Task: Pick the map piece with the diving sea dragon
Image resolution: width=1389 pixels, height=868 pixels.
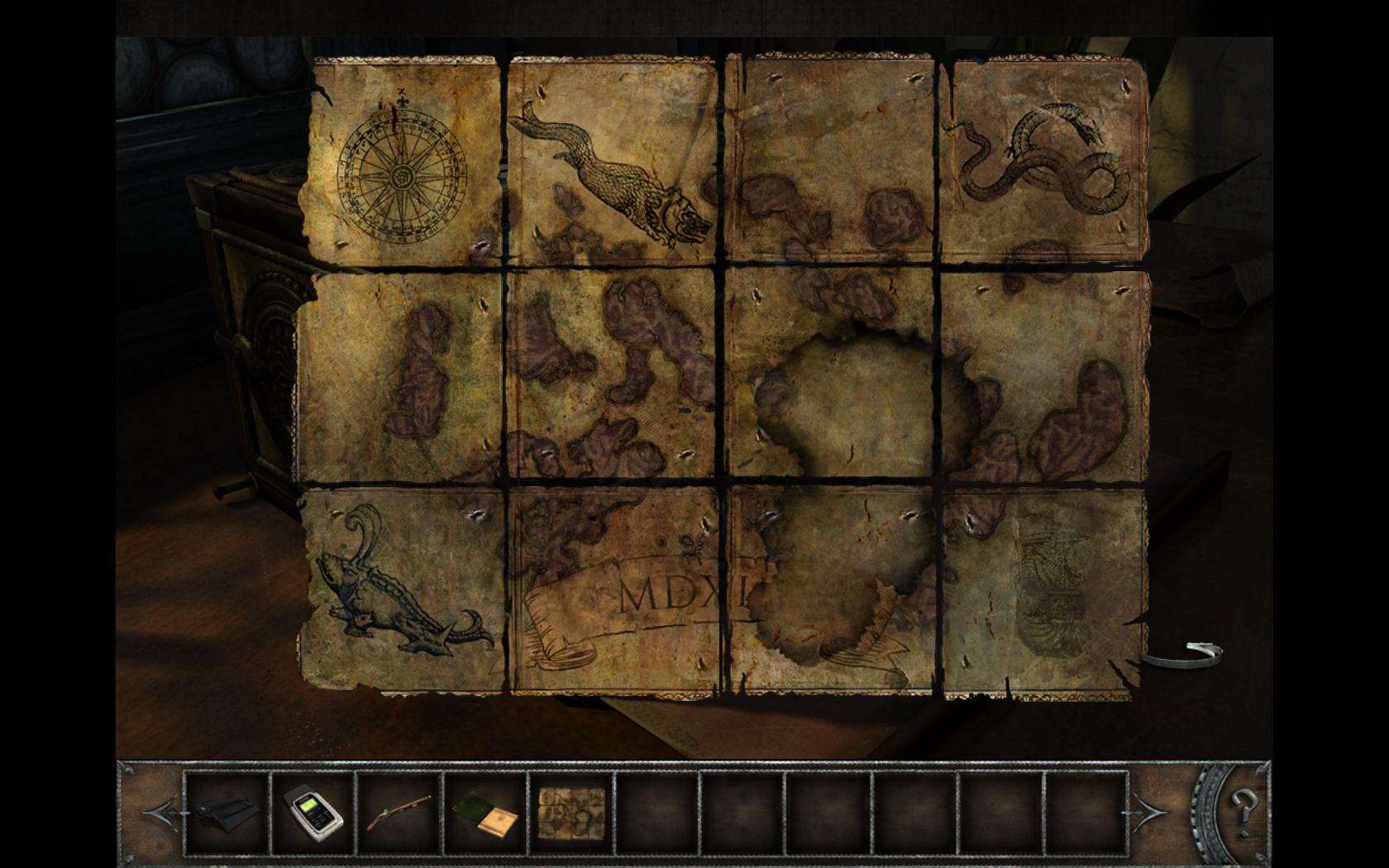Action: coord(613,161)
